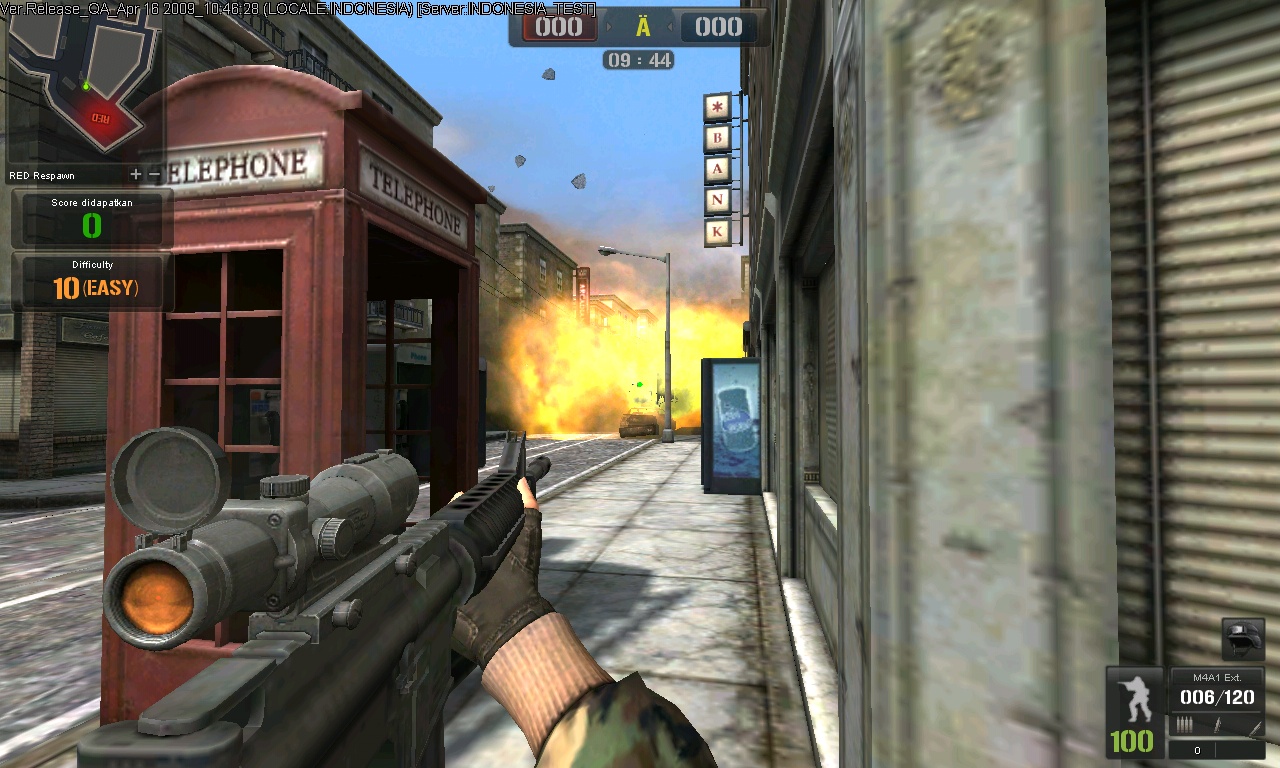1280x768 pixels.
Task: Open the Score didapatkan panel
Action: pyautogui.click(x=91, y=214)
